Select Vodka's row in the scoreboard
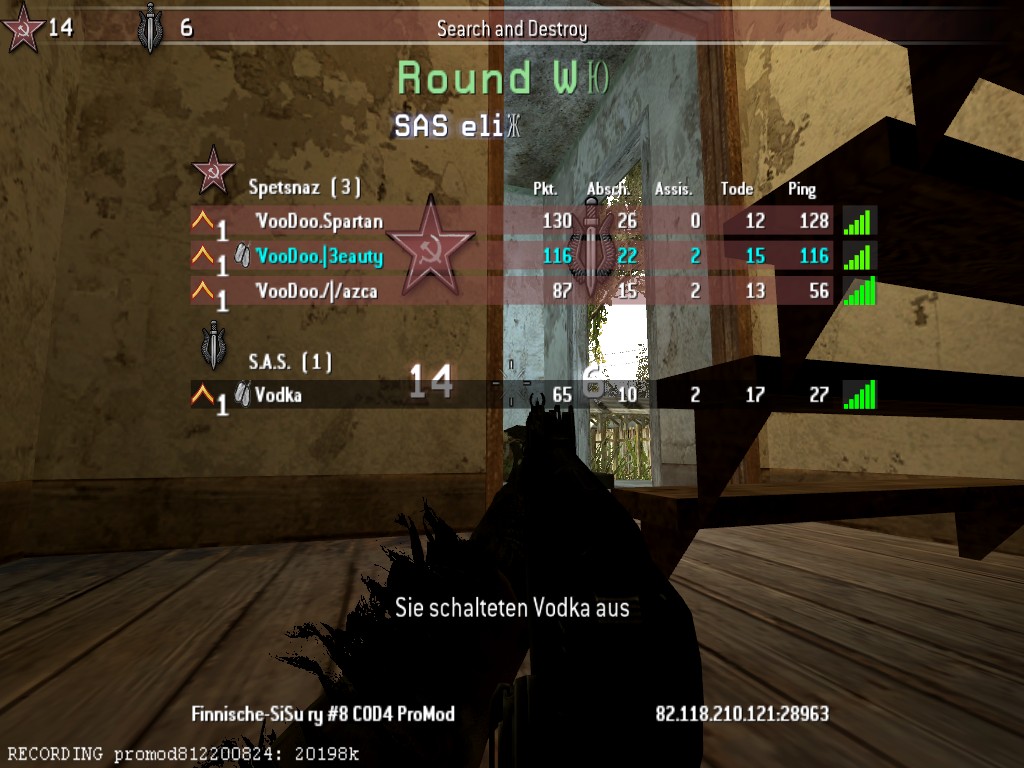Screen dimensions: 1024x768 278,395
